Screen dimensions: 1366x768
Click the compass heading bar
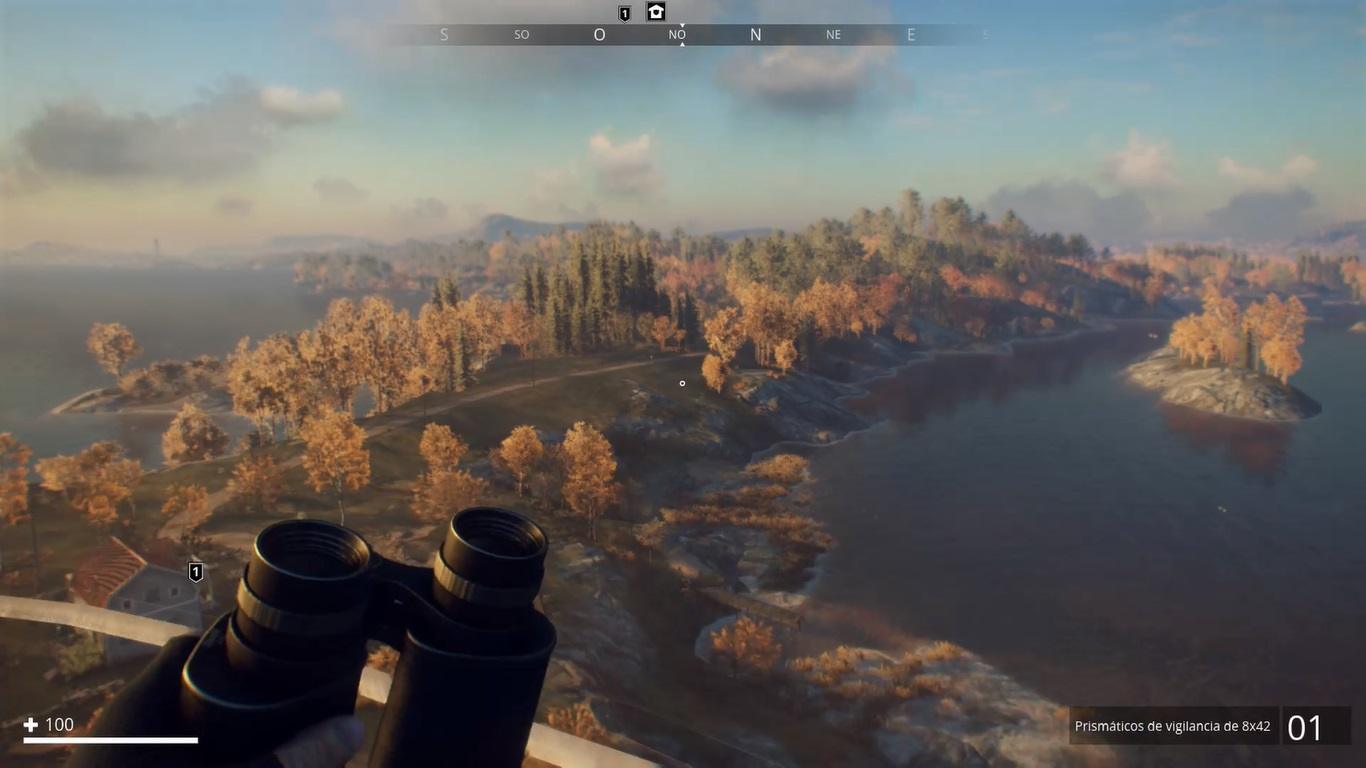683,35
